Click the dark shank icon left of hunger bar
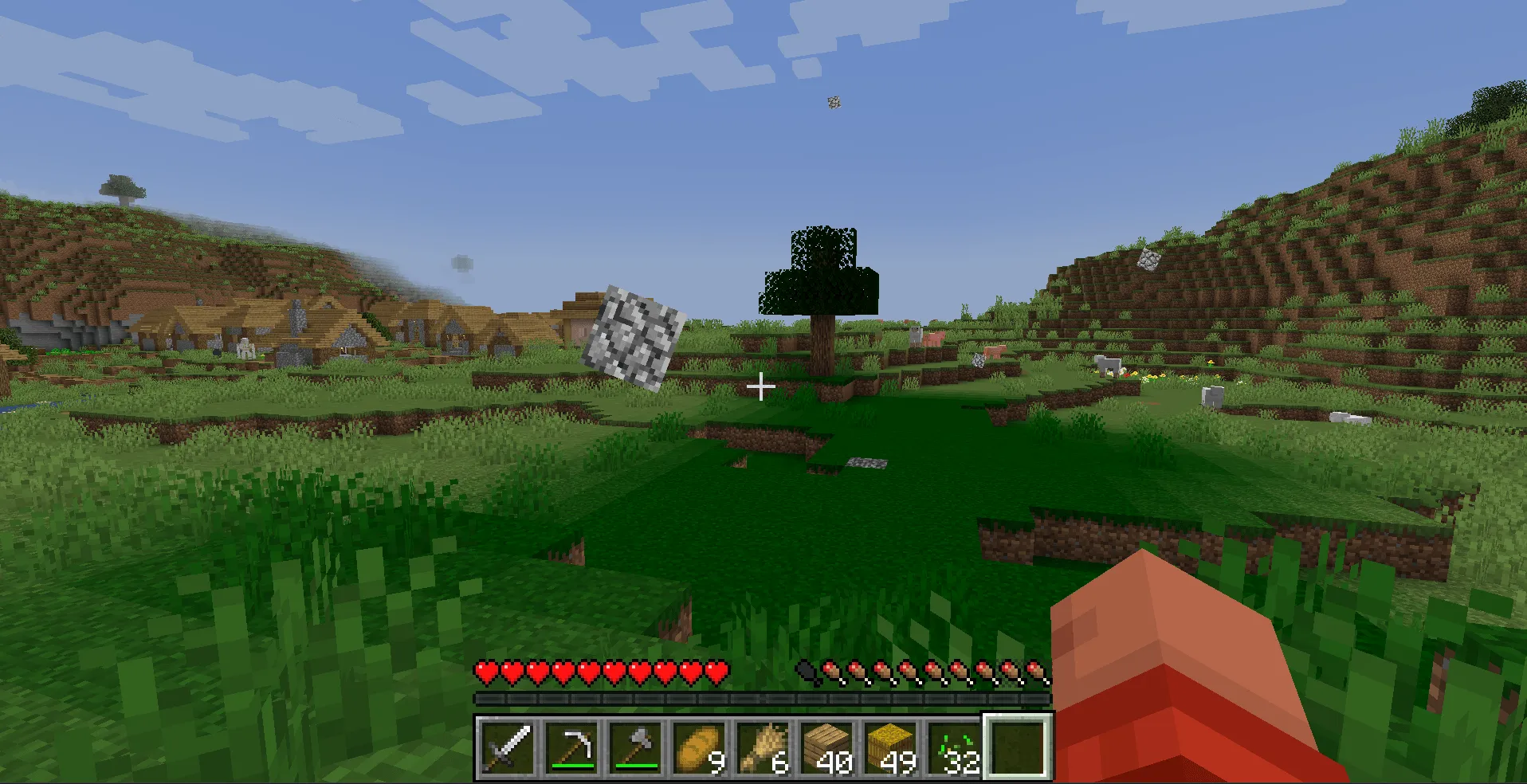Image resolution: width=1527 pixels, height=784 pixels. 804,672
